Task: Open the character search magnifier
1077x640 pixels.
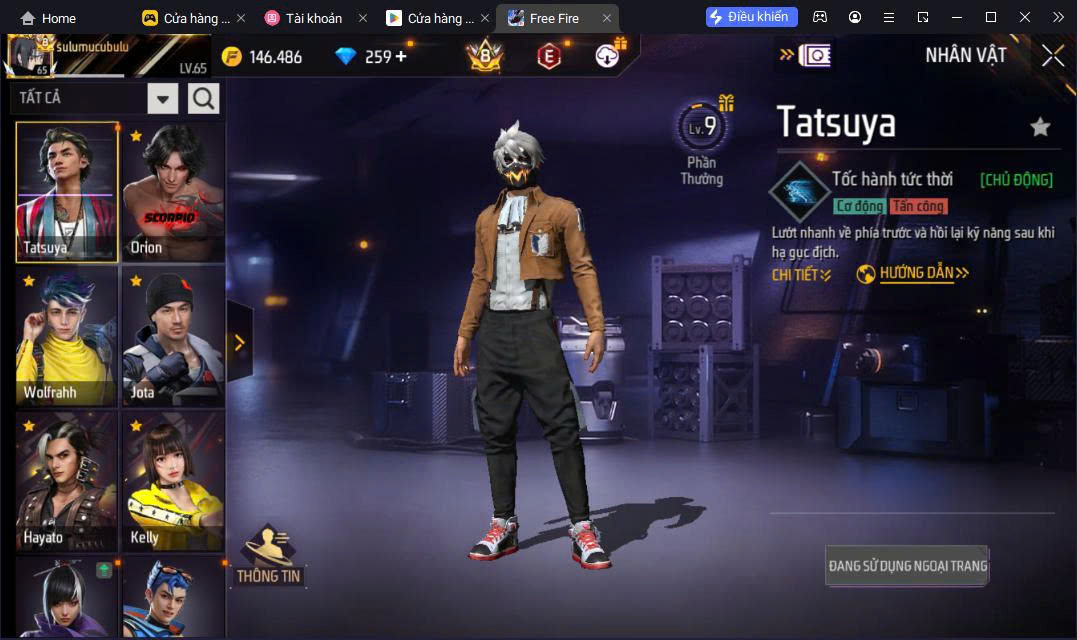Action: 203,98
